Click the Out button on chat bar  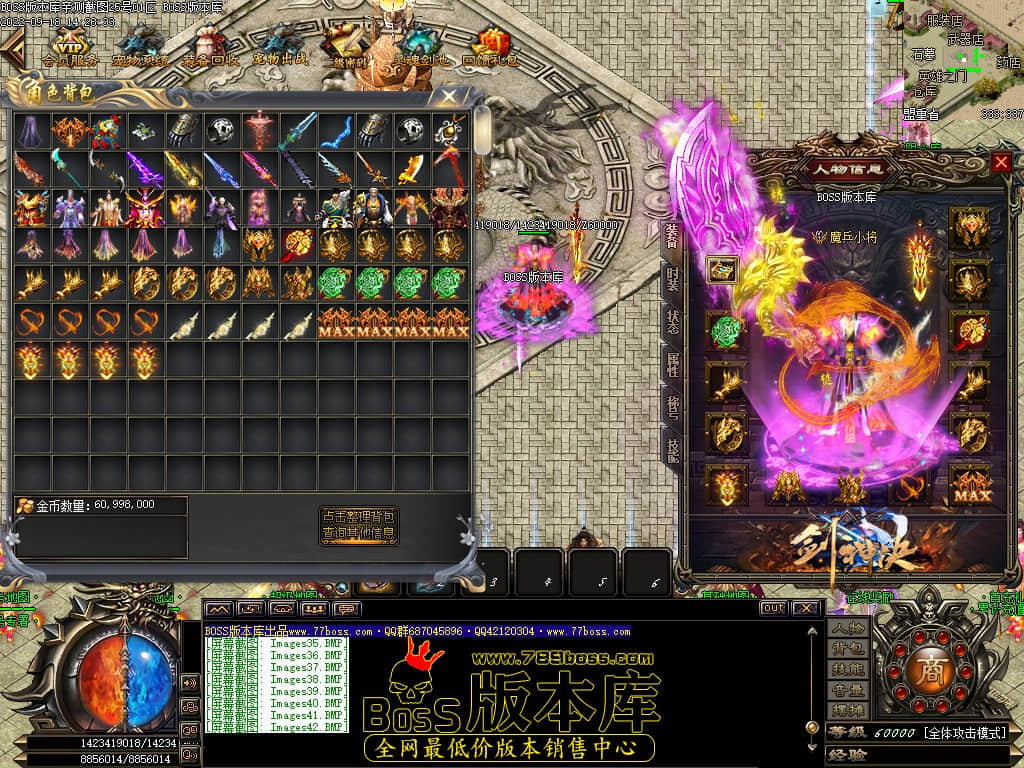click(772, 608)
